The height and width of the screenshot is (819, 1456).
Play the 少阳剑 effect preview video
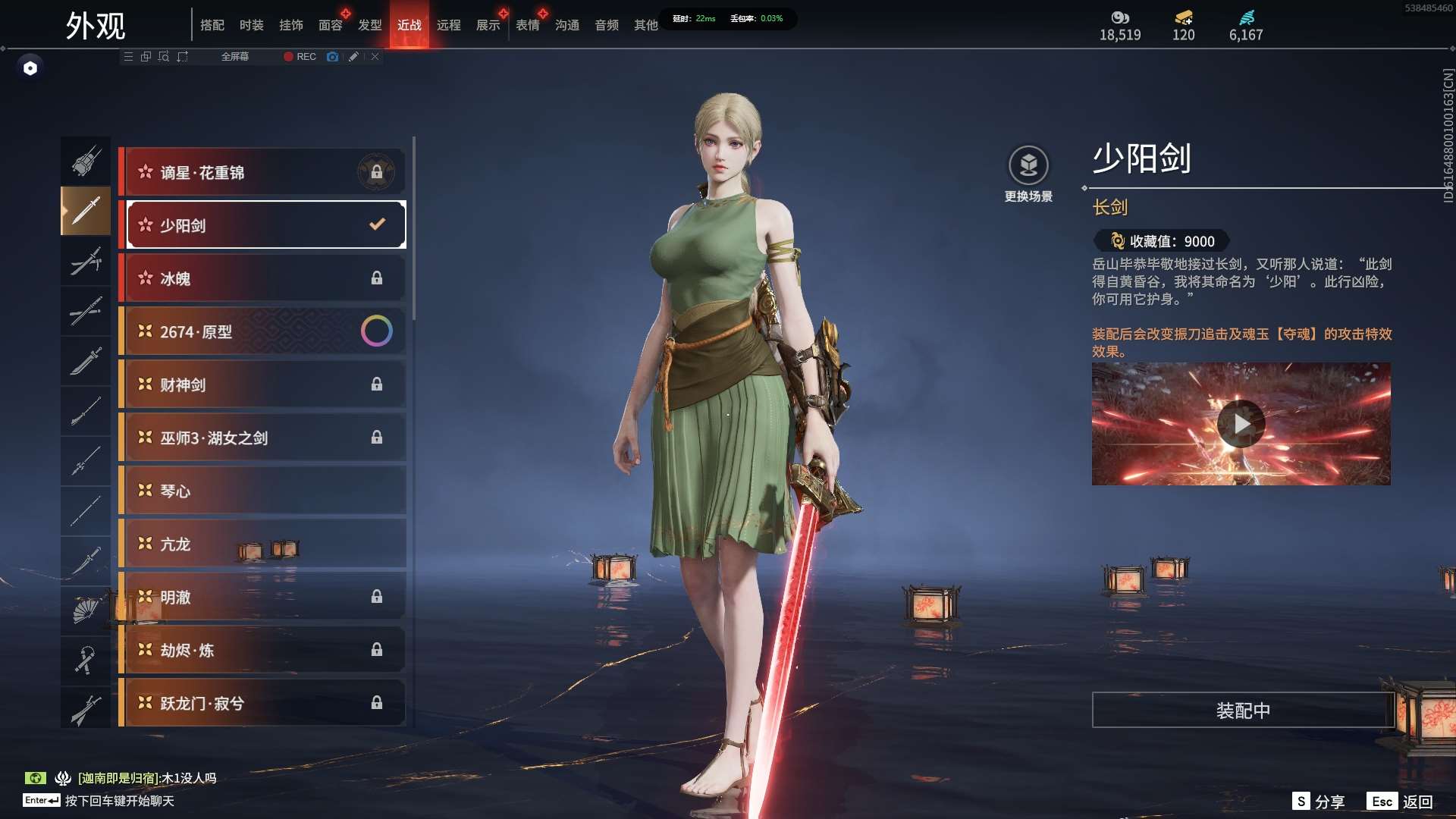click(1241, 424)
